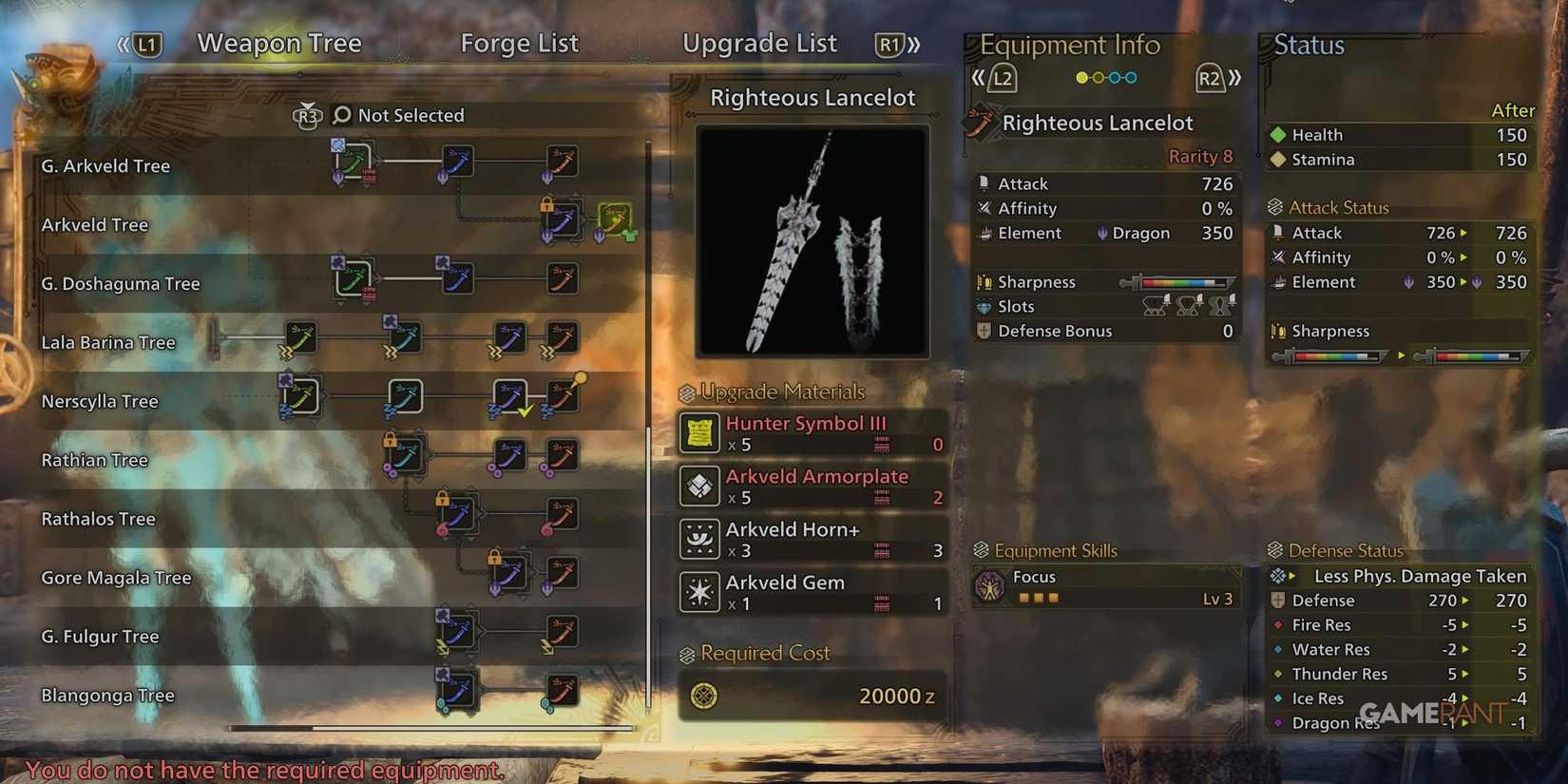The height and width of the screenshot is (784, 1568).
Task: Click the Lala Barina Tree label
Action: tap(108, 342)
